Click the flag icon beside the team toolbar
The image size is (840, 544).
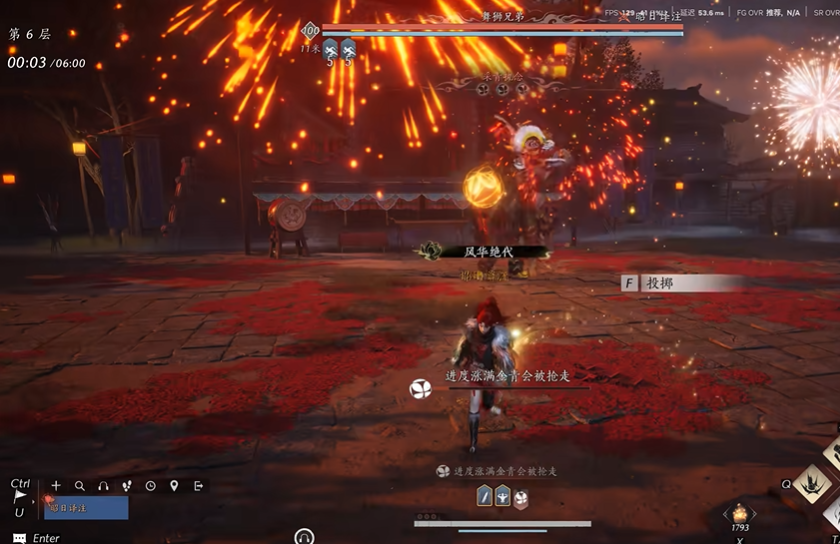19,496
